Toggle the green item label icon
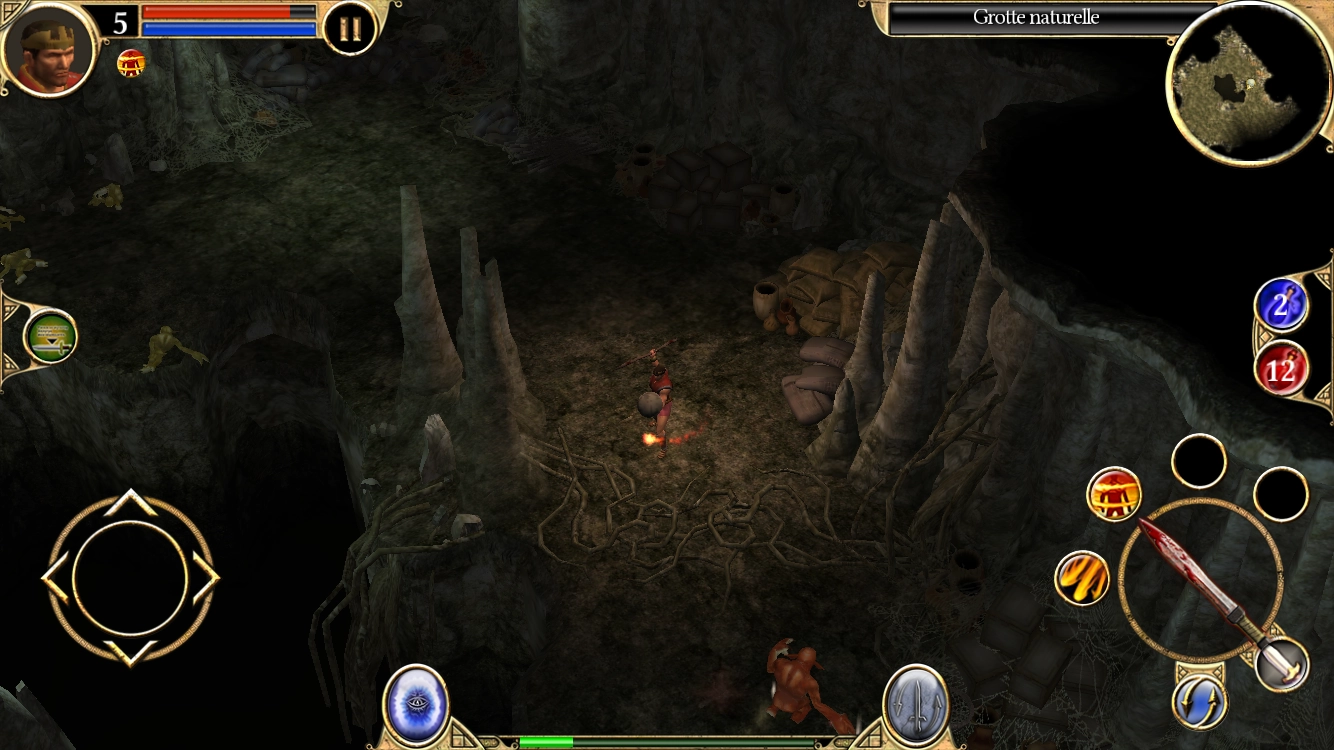 point(50,338)
